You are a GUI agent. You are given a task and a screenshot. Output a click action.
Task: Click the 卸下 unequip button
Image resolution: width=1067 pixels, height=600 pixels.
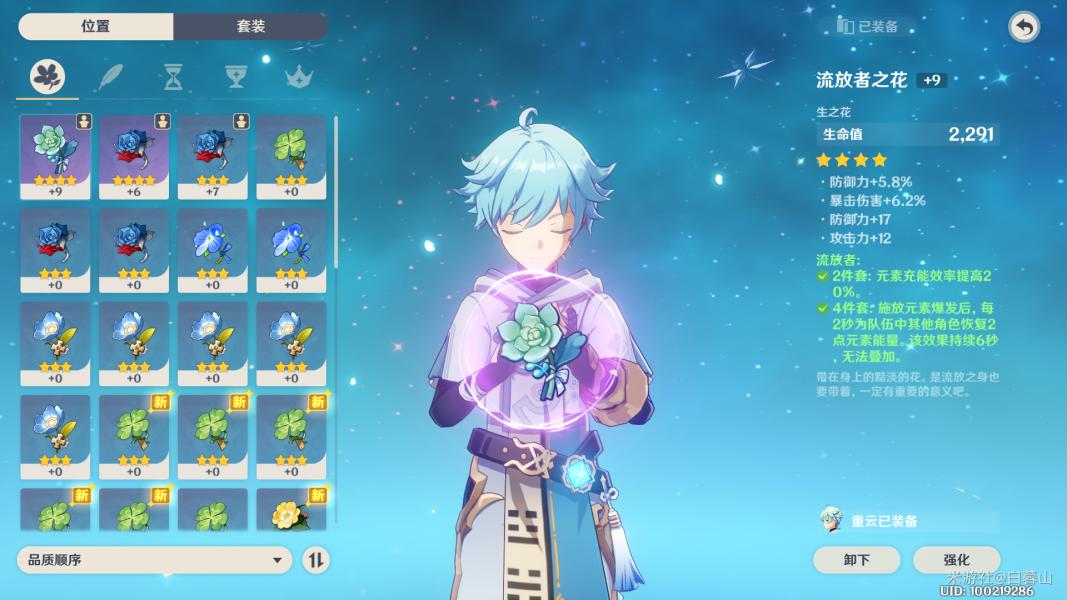[857, 560]
